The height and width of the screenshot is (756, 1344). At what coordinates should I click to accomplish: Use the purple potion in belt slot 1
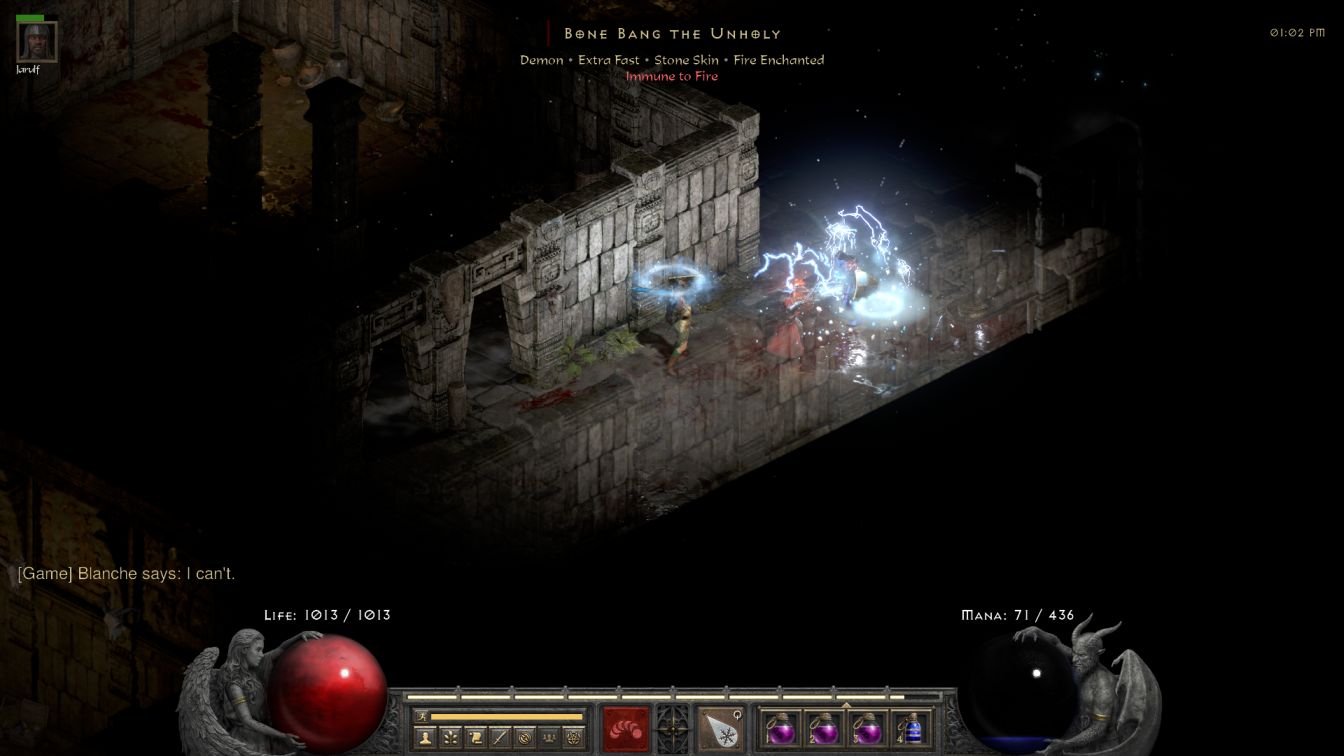pyautogui.click(x=781, y=728)
